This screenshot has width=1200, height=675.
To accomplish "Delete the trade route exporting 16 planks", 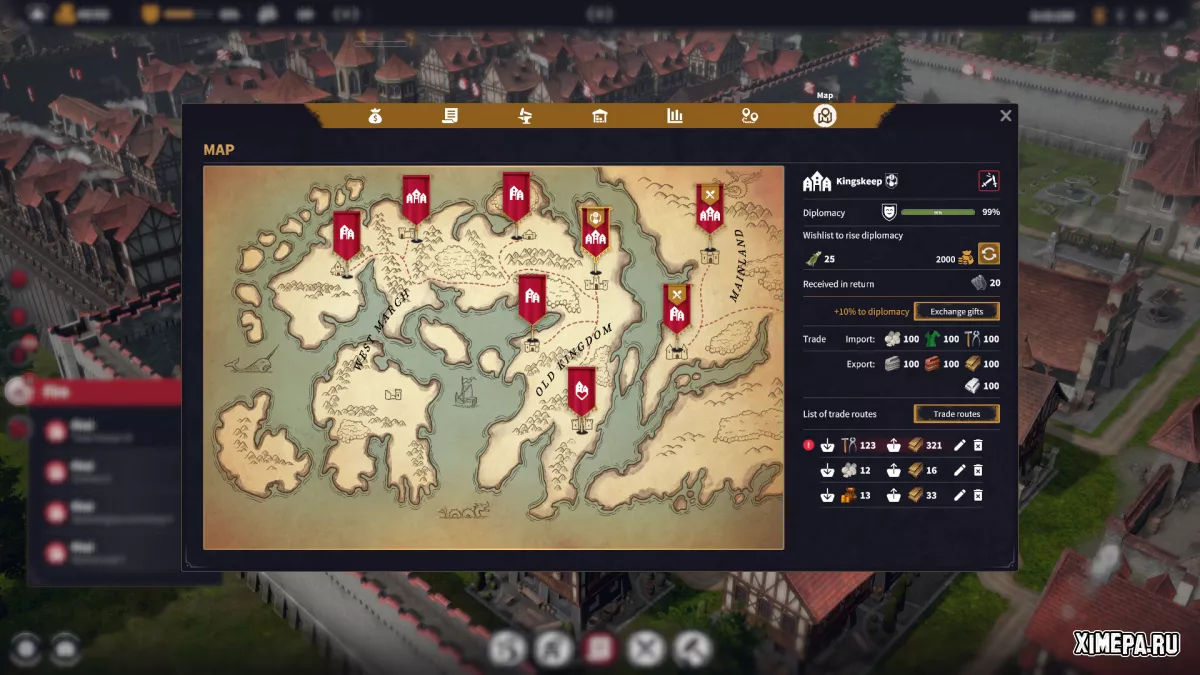I will (x=978, y=470).
